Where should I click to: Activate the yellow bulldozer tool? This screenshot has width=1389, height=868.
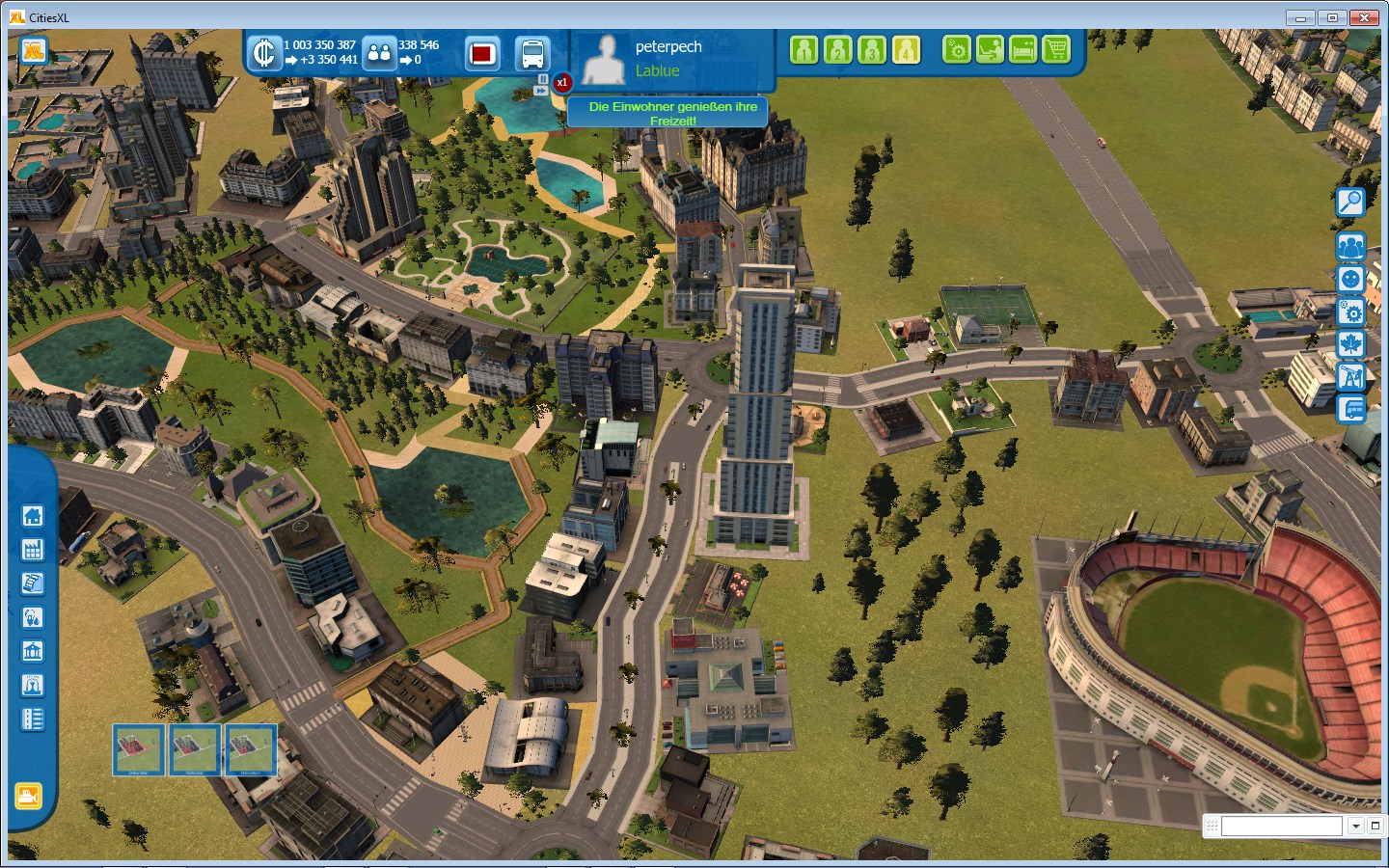click(28, 797)
